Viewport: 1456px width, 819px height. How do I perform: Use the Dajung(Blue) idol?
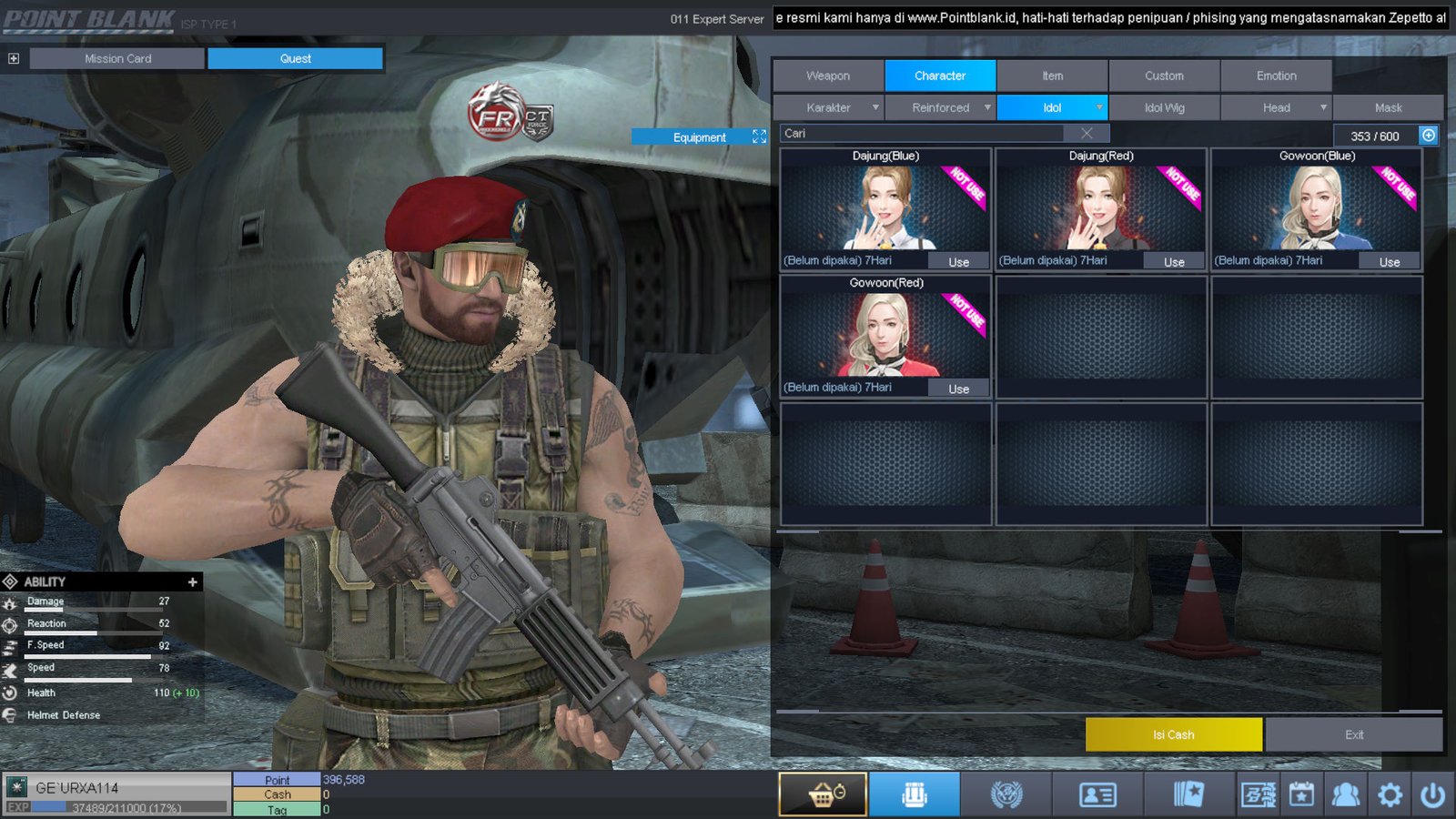click(958, 262)
